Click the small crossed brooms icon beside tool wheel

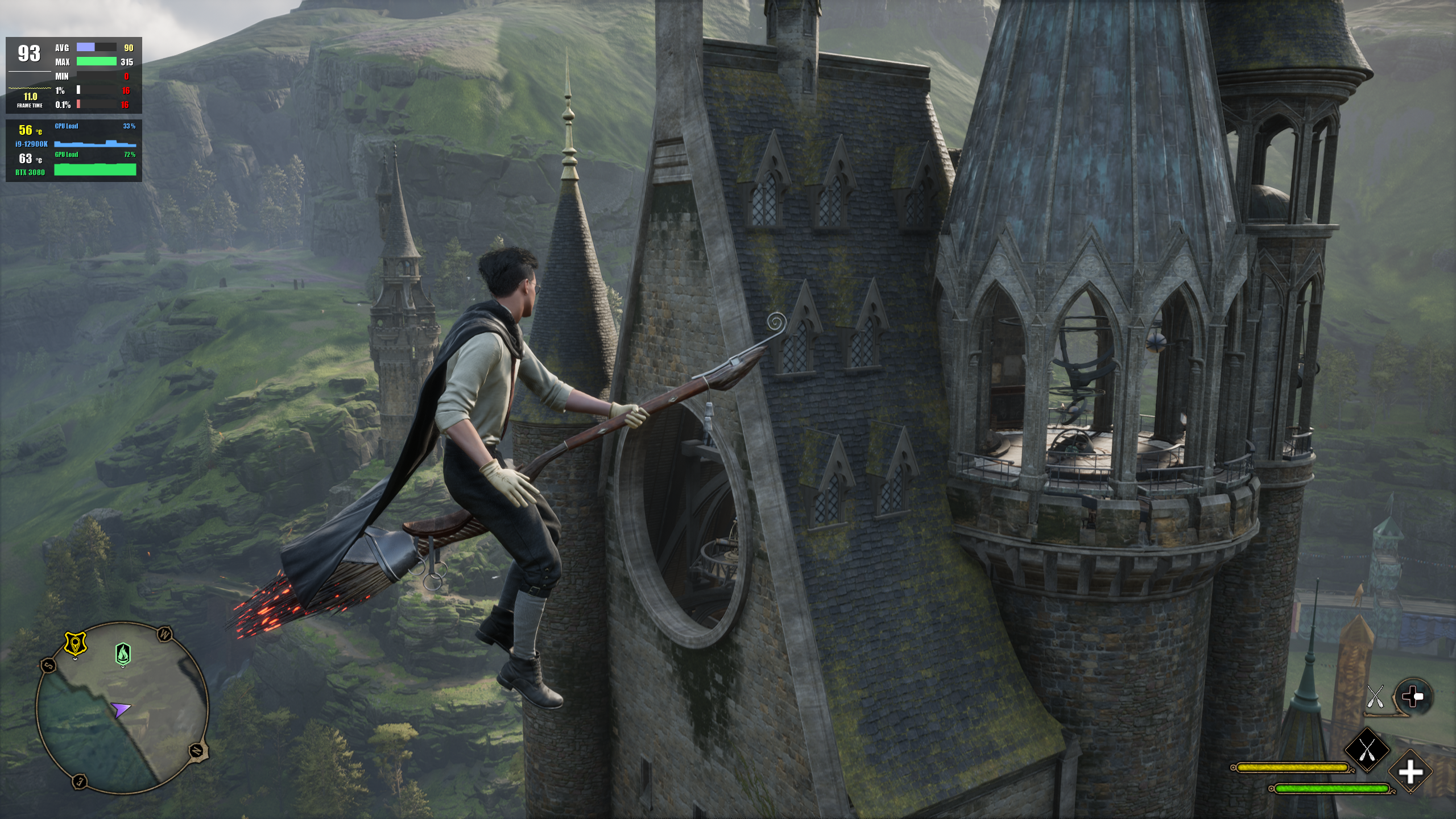click(x=1375, y=697)
